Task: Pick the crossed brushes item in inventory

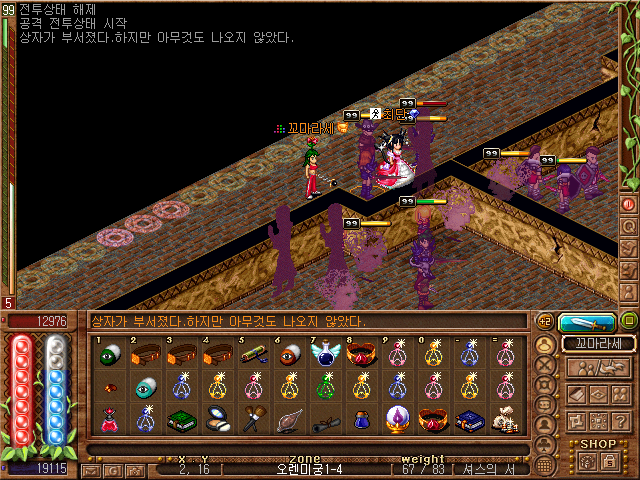Action: pos(253,420)
